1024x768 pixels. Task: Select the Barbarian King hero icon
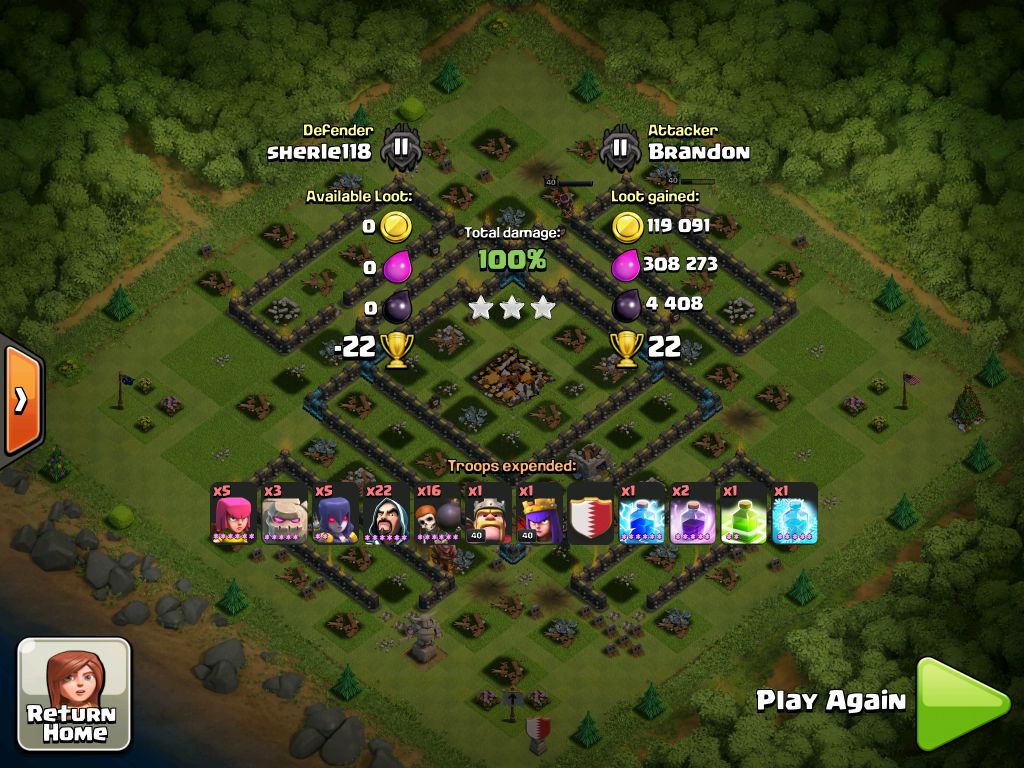pos(489,514)
